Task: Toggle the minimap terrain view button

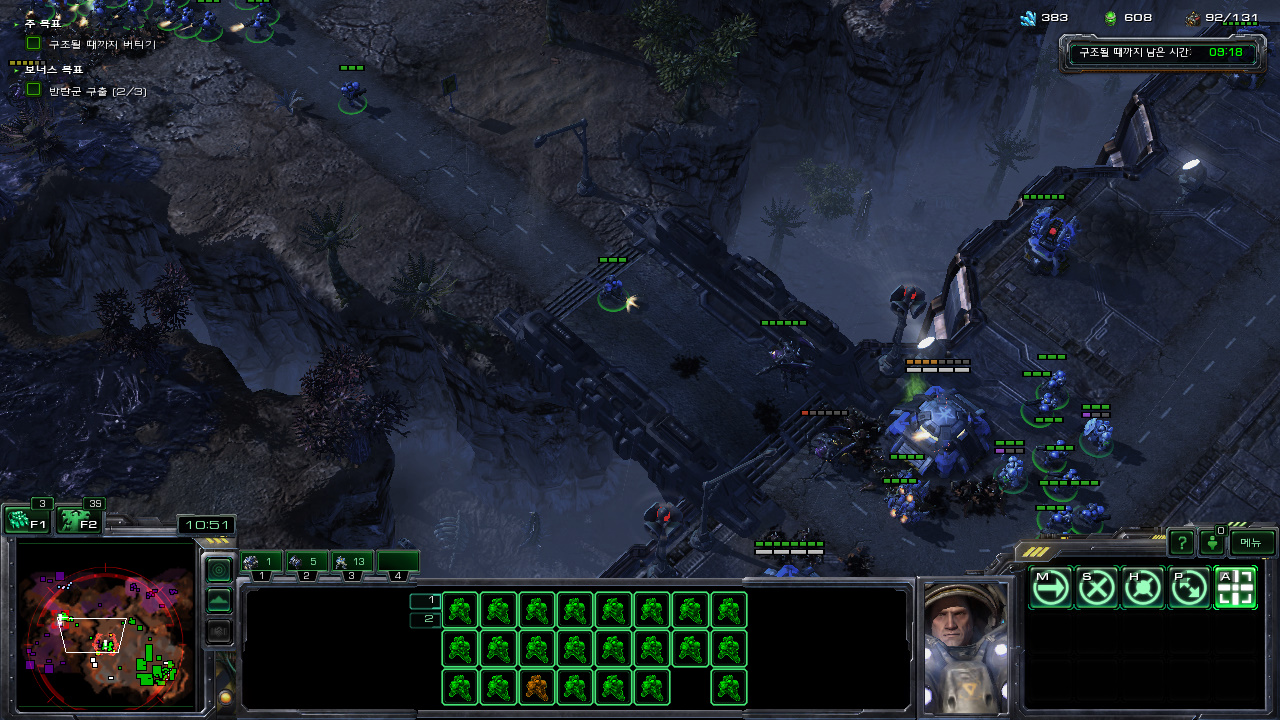Action: click(219, 601)
